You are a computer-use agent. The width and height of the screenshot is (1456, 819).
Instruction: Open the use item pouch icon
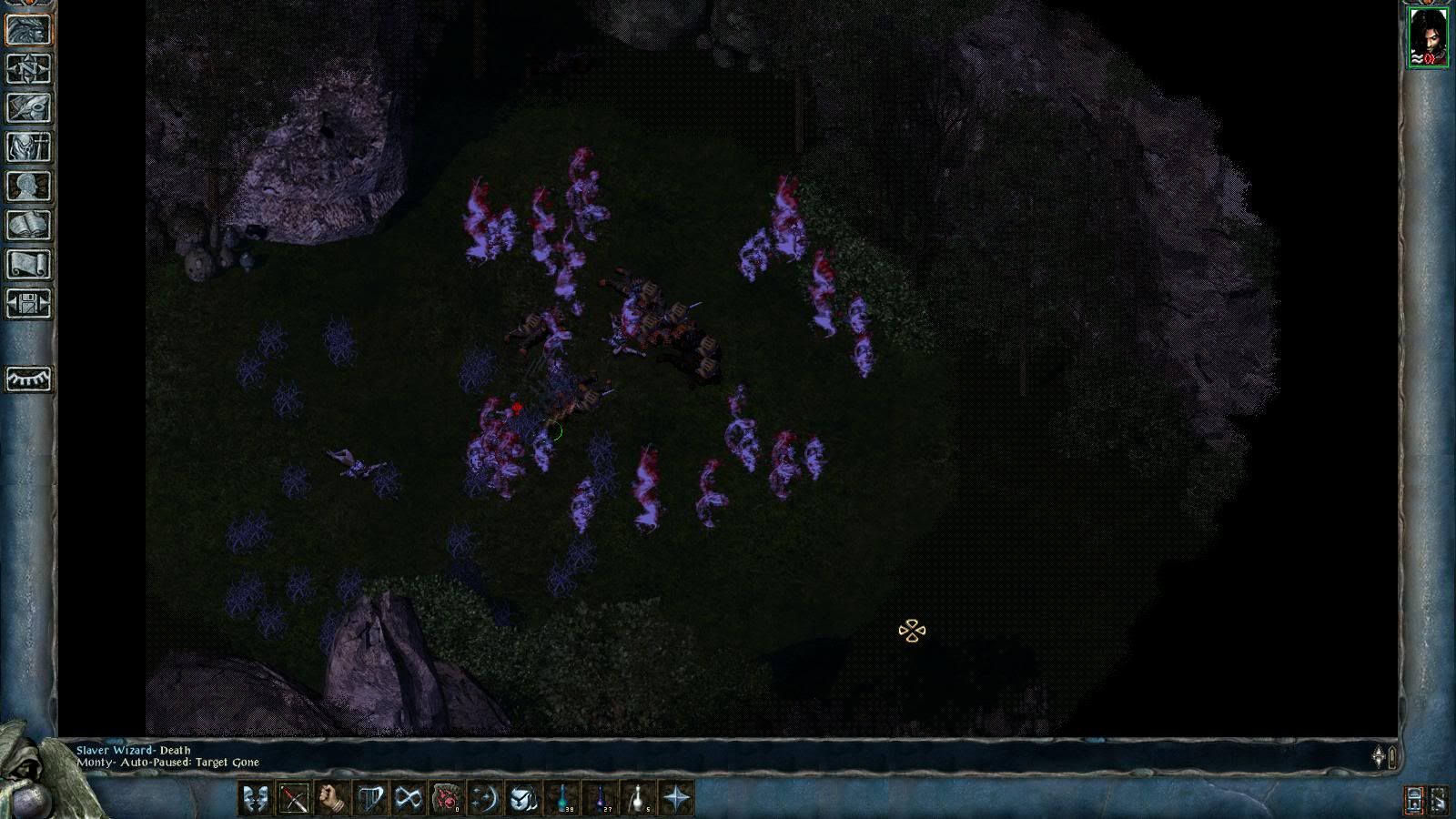click(523, 799)
